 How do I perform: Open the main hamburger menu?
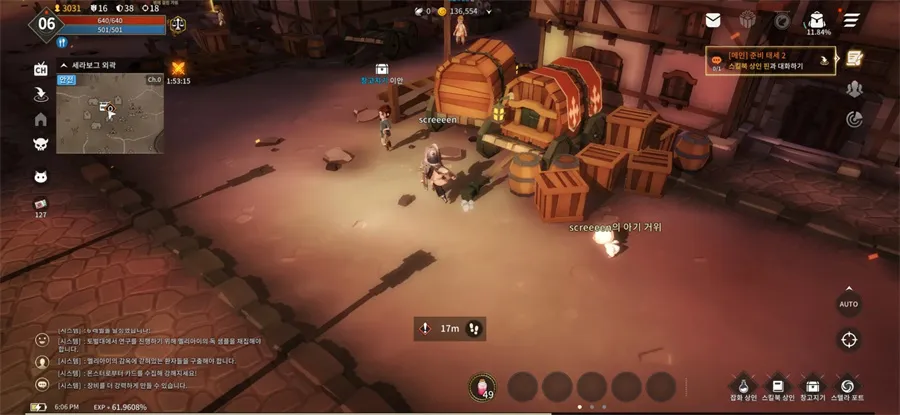(852, 20)
